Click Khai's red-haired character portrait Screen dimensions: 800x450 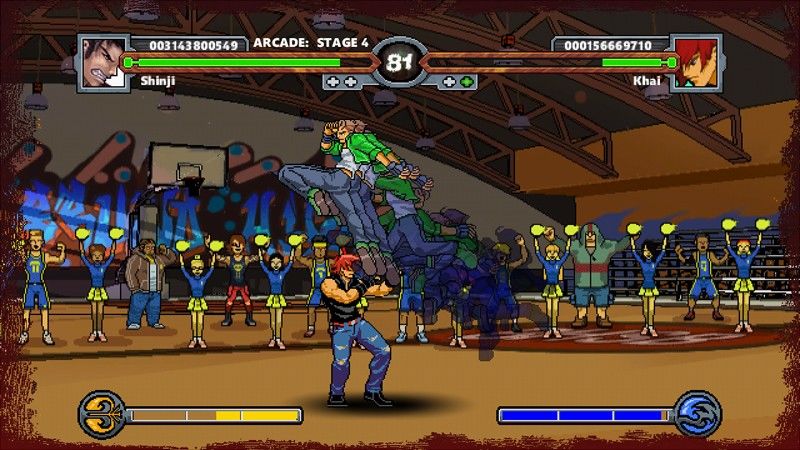pyautogui.click(x=696, y=62)
